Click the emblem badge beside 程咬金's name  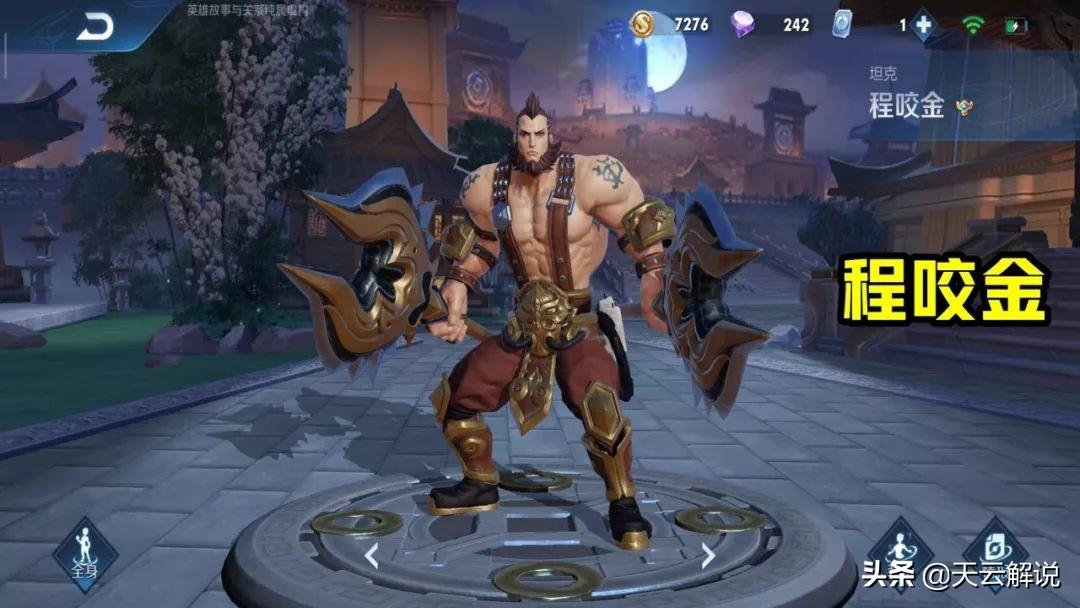tap(964, 108)
